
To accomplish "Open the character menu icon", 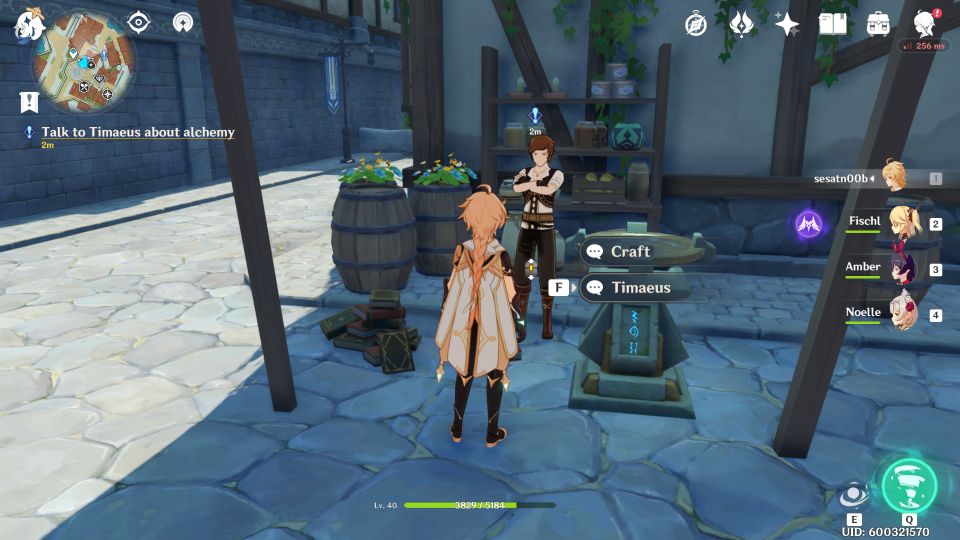I will (925, 25).
